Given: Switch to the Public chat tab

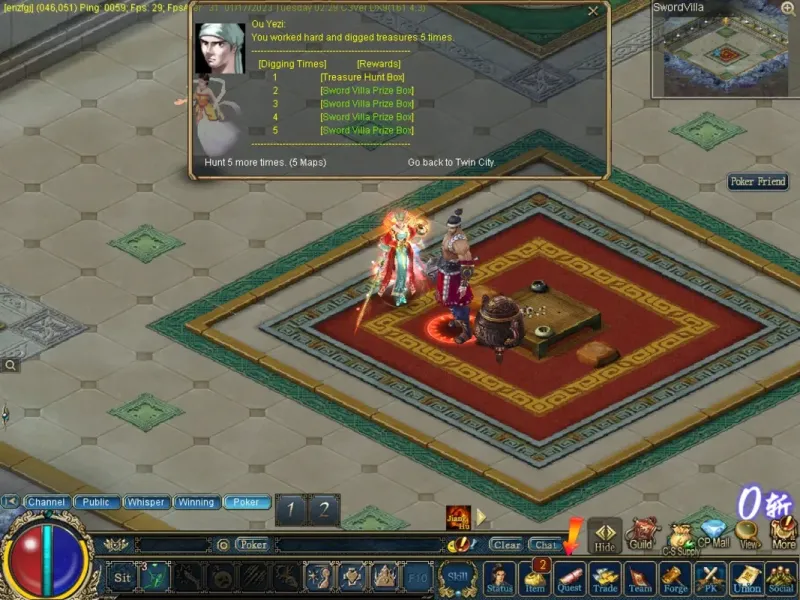Looking at the screenshot, I should 96,502.
